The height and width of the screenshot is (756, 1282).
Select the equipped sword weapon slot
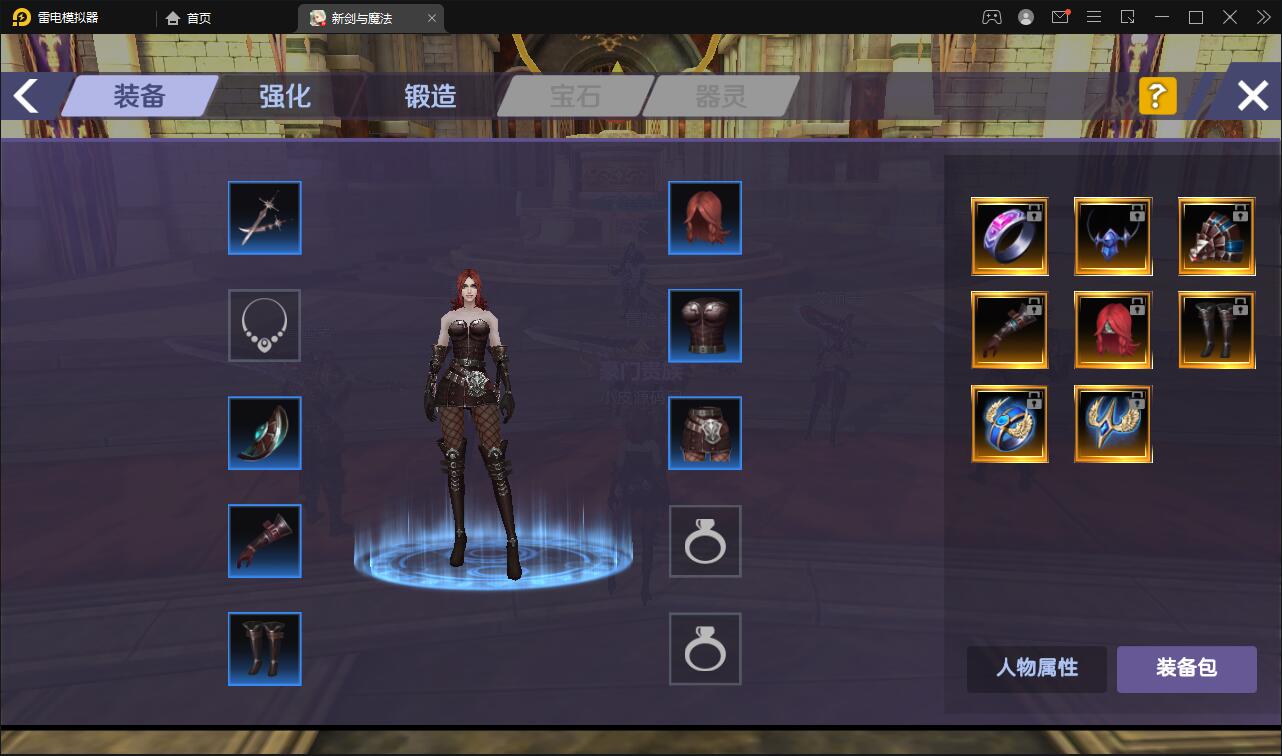[264, 217]
